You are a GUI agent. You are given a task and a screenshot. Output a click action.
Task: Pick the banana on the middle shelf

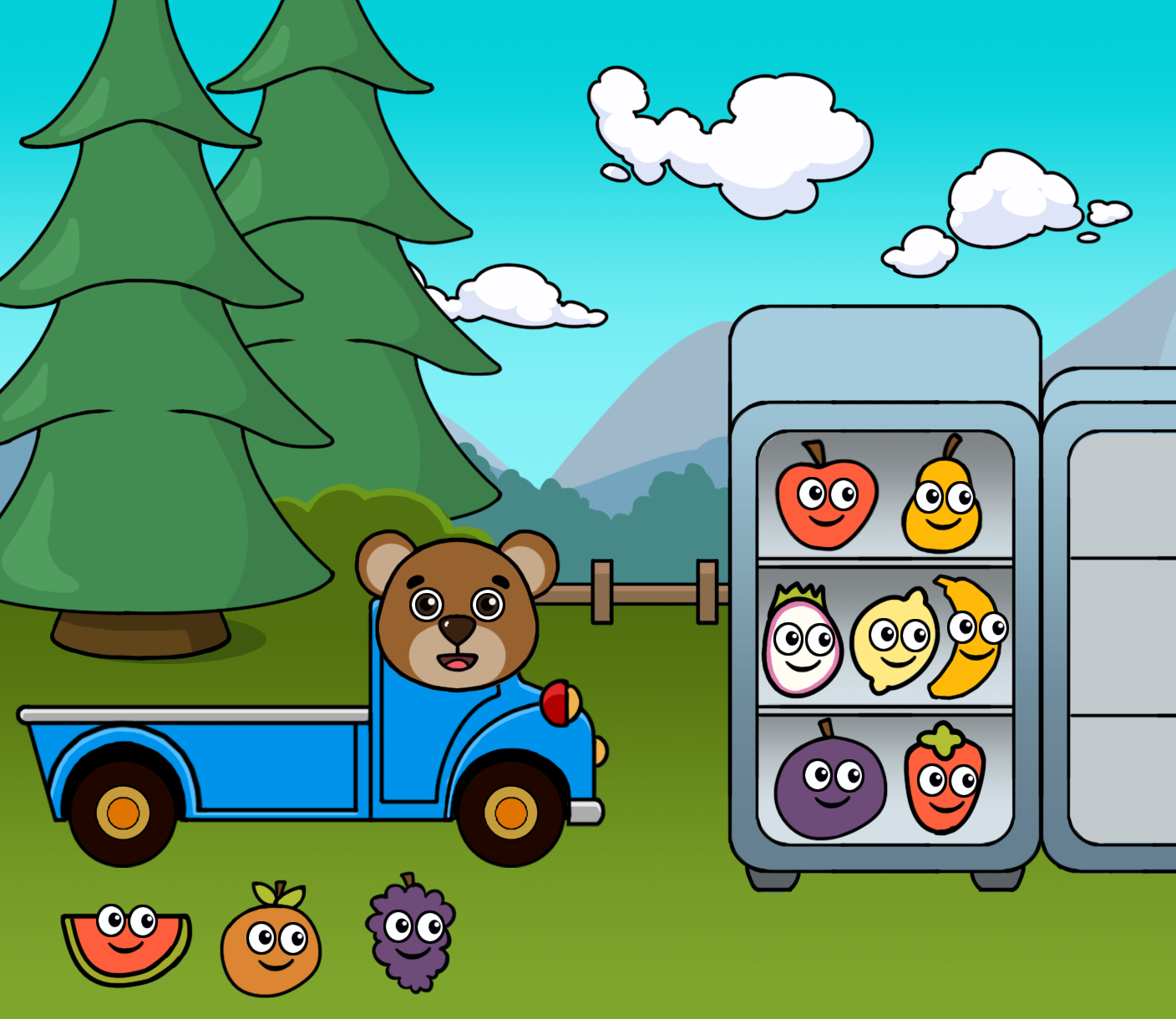point(969,639)
